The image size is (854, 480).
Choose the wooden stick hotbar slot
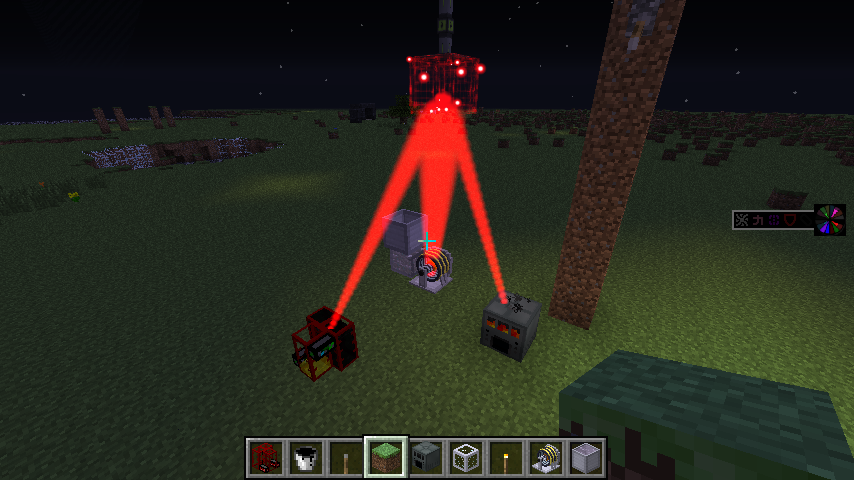[345, 458]
